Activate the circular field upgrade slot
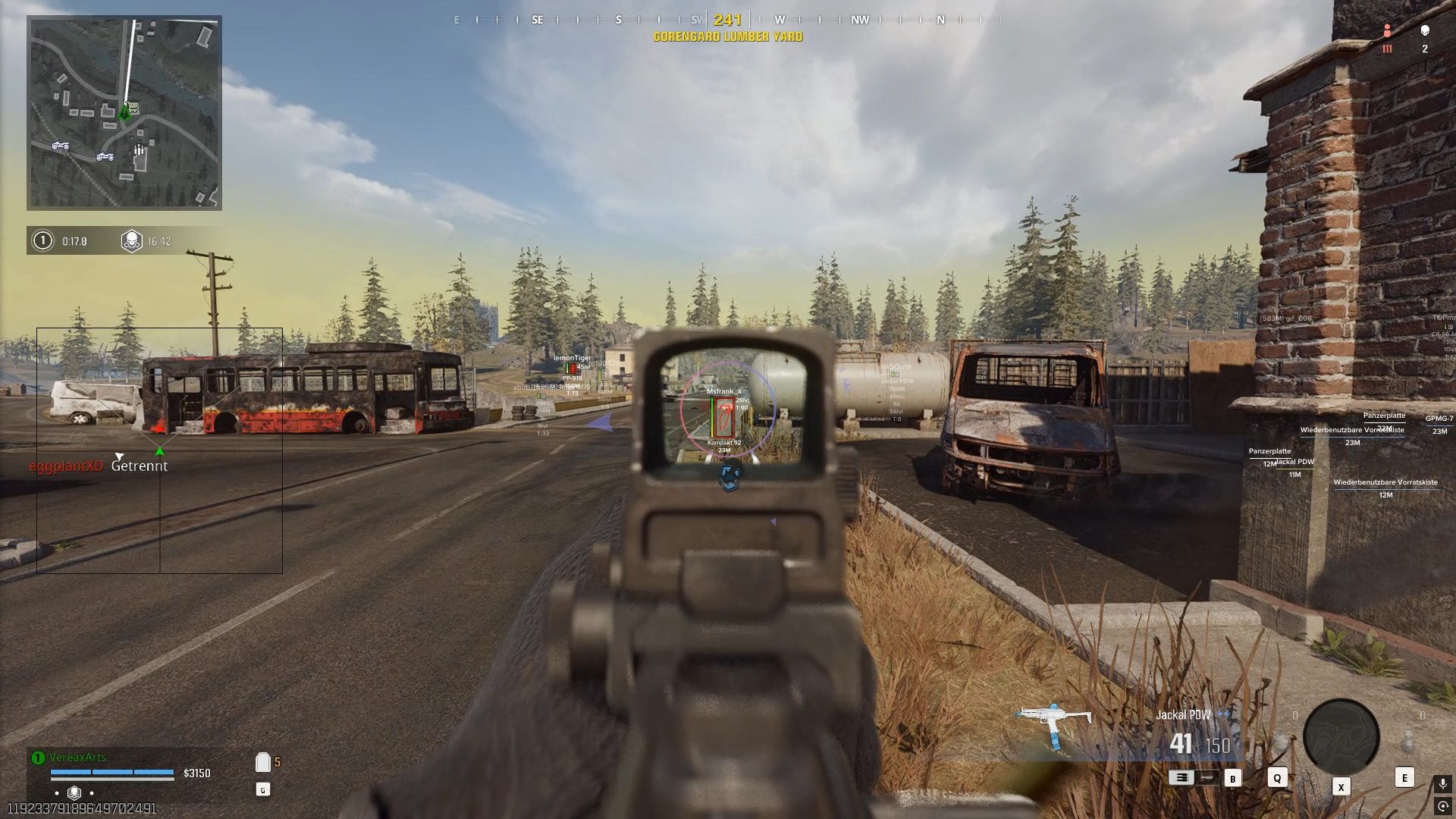The image size is (1456, 819). pos(1341,737)
